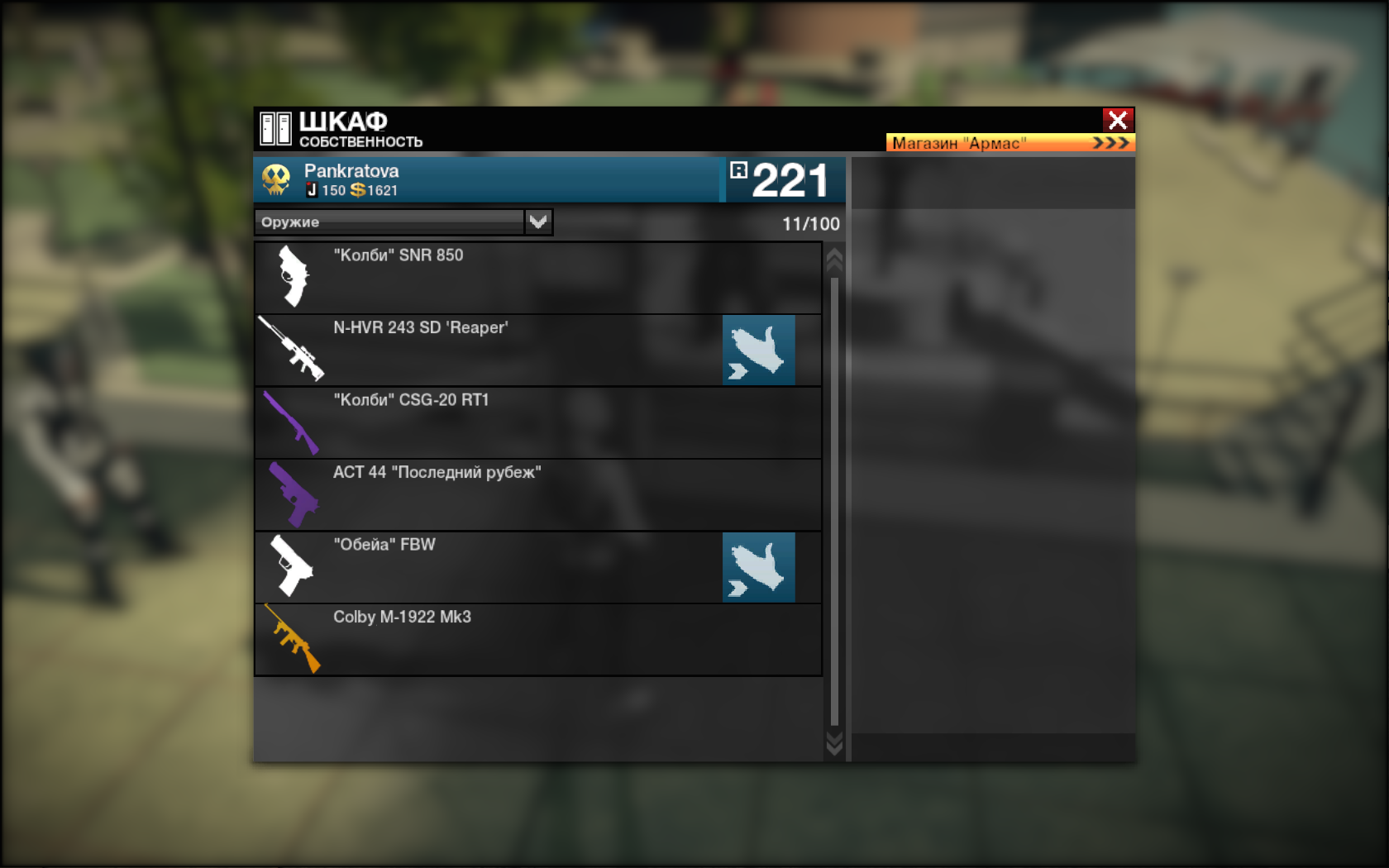Click the Pankratova character banner
Viewport: 1389px width, 868px height.
pyautogui.click(x=488, y=179)
